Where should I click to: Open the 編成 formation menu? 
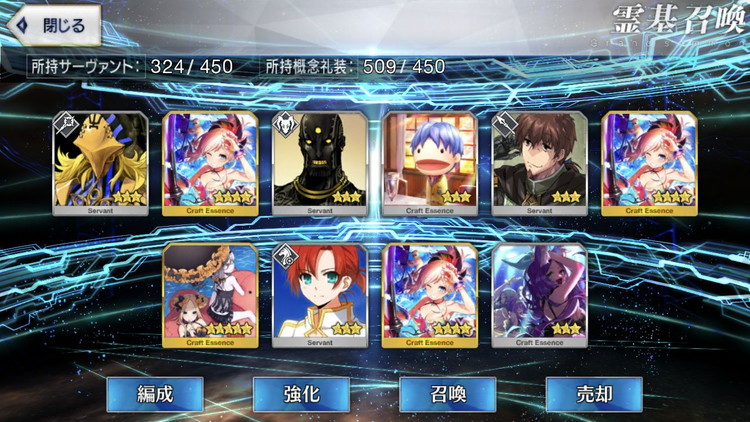pyautogui.click(x=155, y=394)
